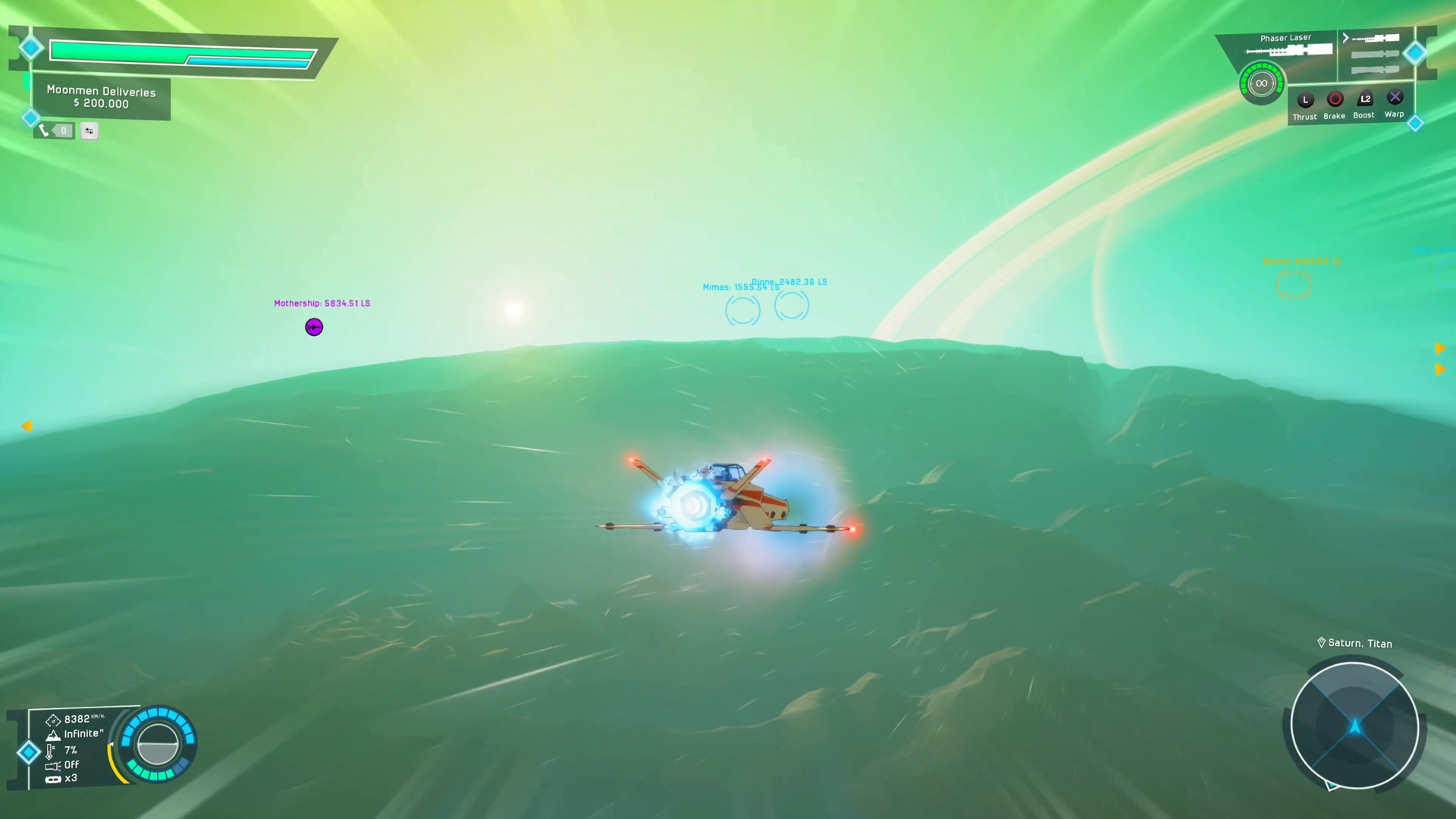Click the compass minimap near Saturn Titan
The width and height of the screenshot is (1456, 819).
pos(1354,726)
